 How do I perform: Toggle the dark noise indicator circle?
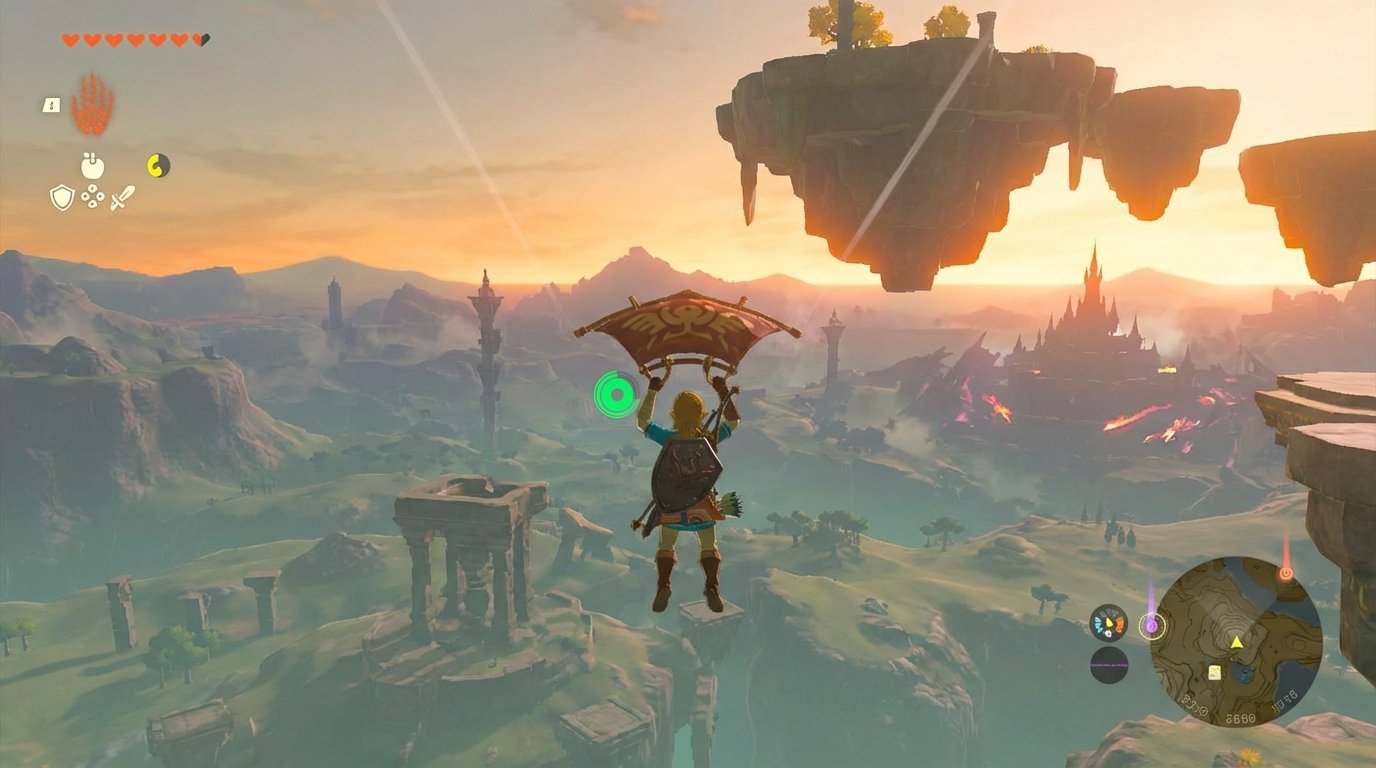[1108, 665]
